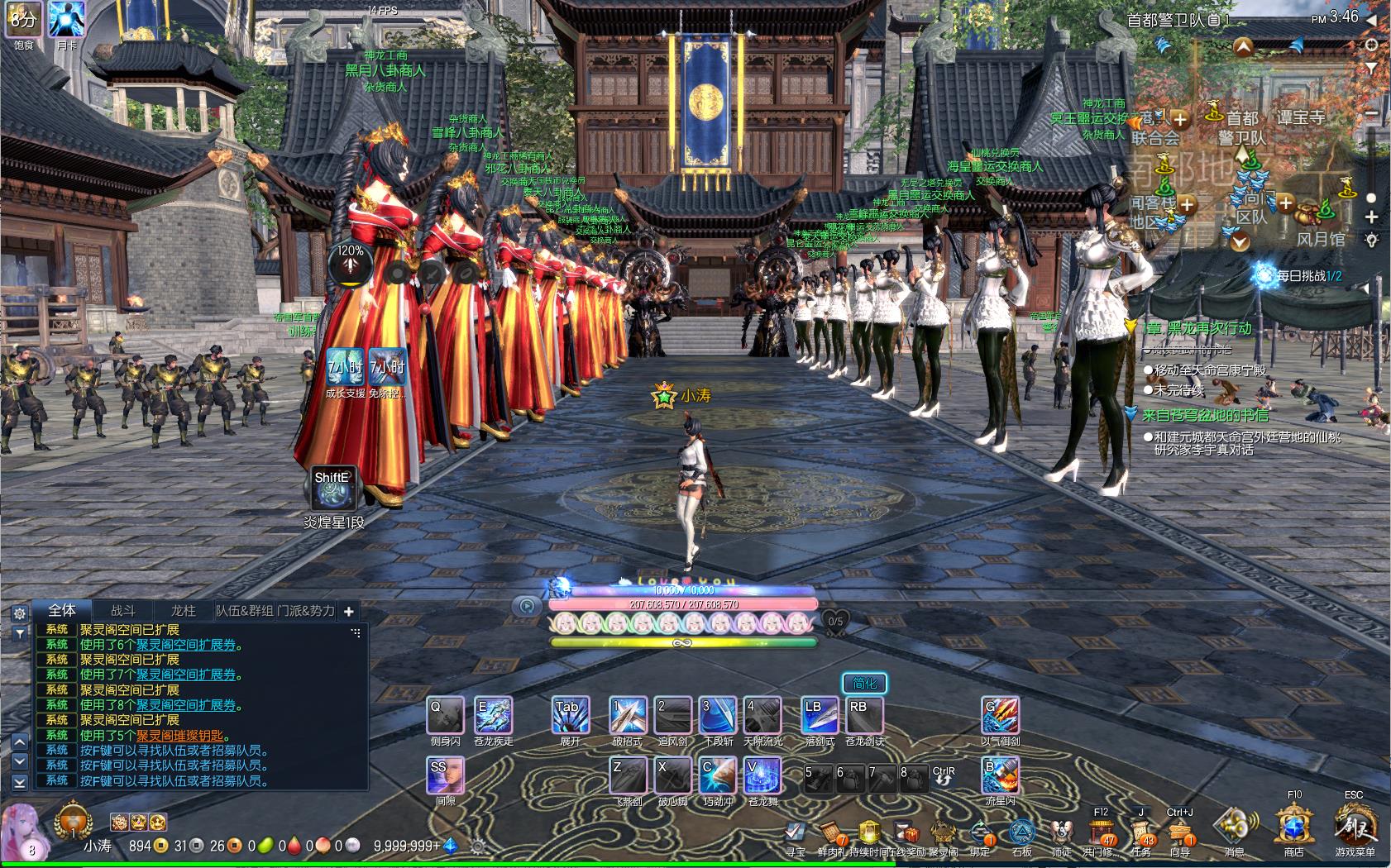Screen dimensions: 1391x868
Task: Activate the 苍龙疾走 skill
Action: (493, 716)
